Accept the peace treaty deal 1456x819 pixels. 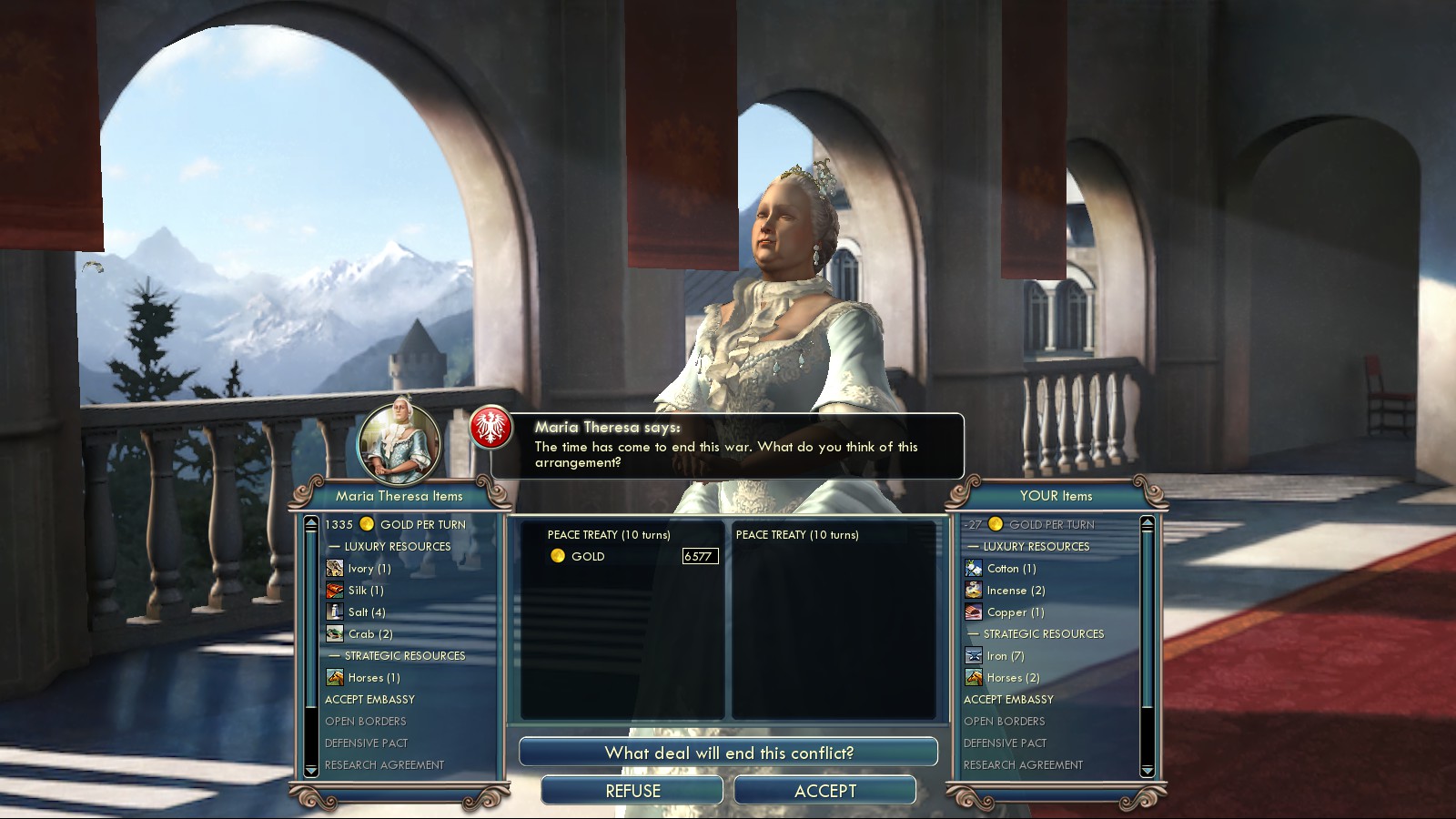coord(824,791)
